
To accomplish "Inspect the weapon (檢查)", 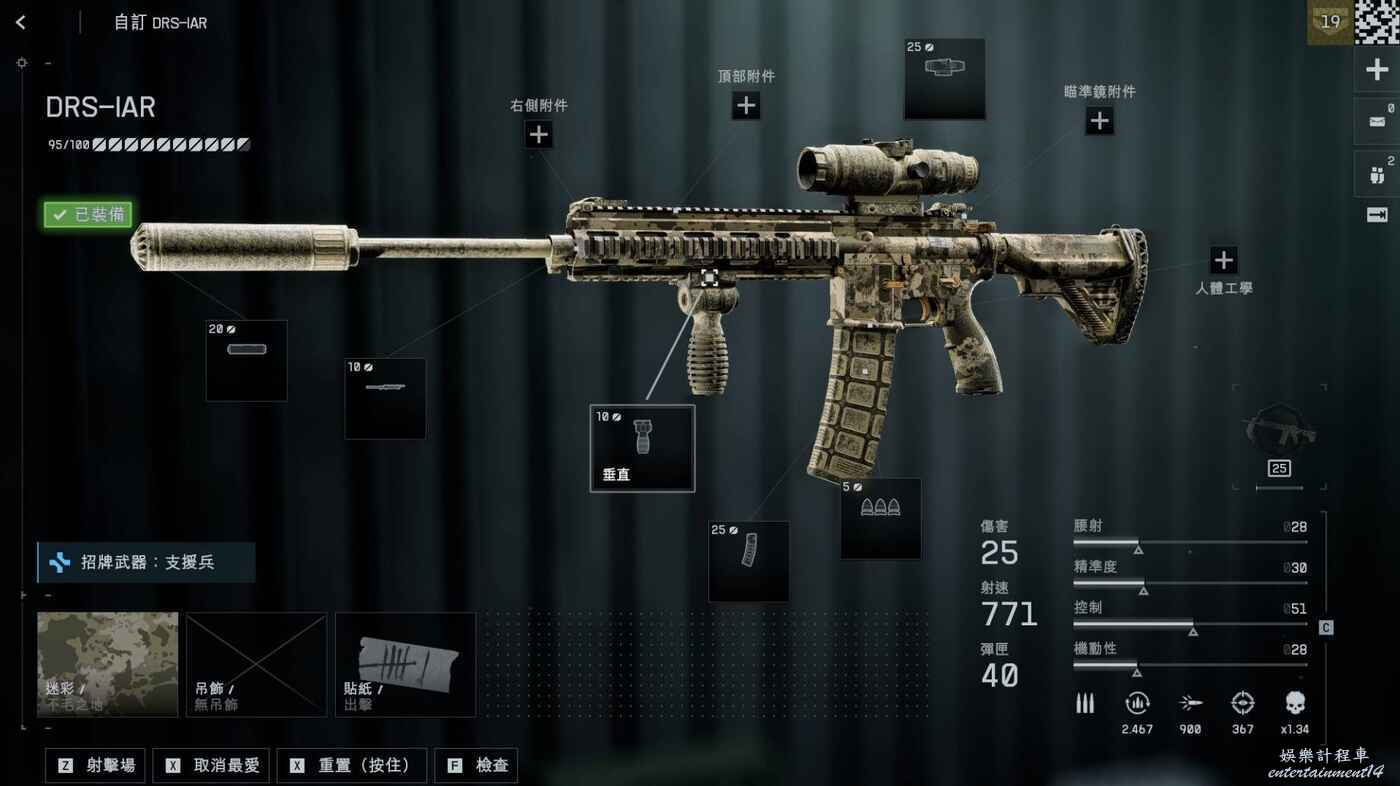I will point(477,765).
